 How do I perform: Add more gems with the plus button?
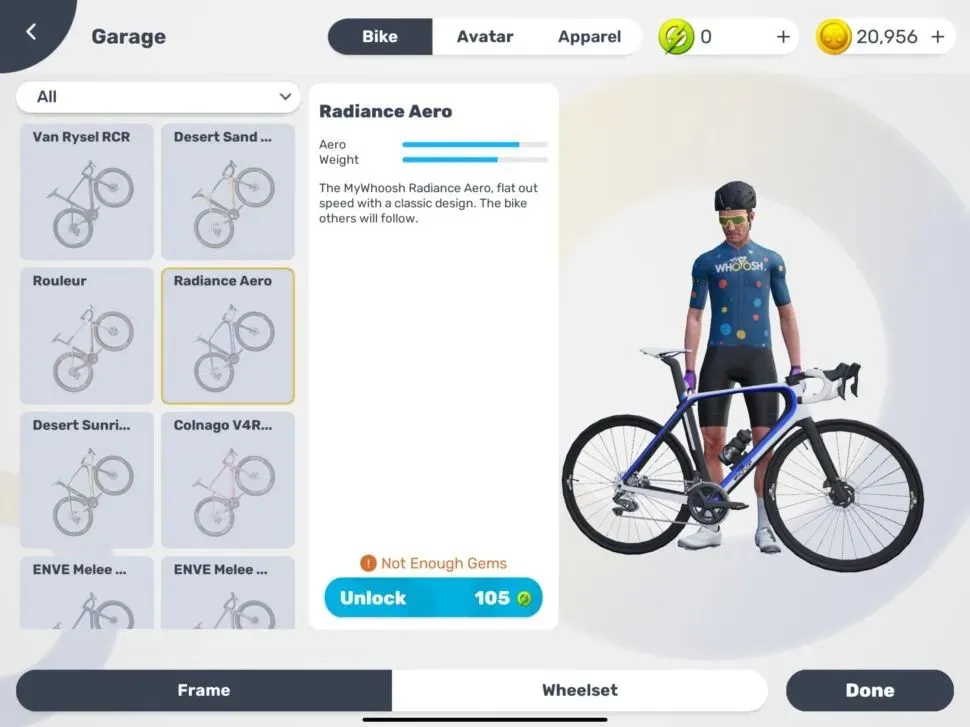[783, 37]
